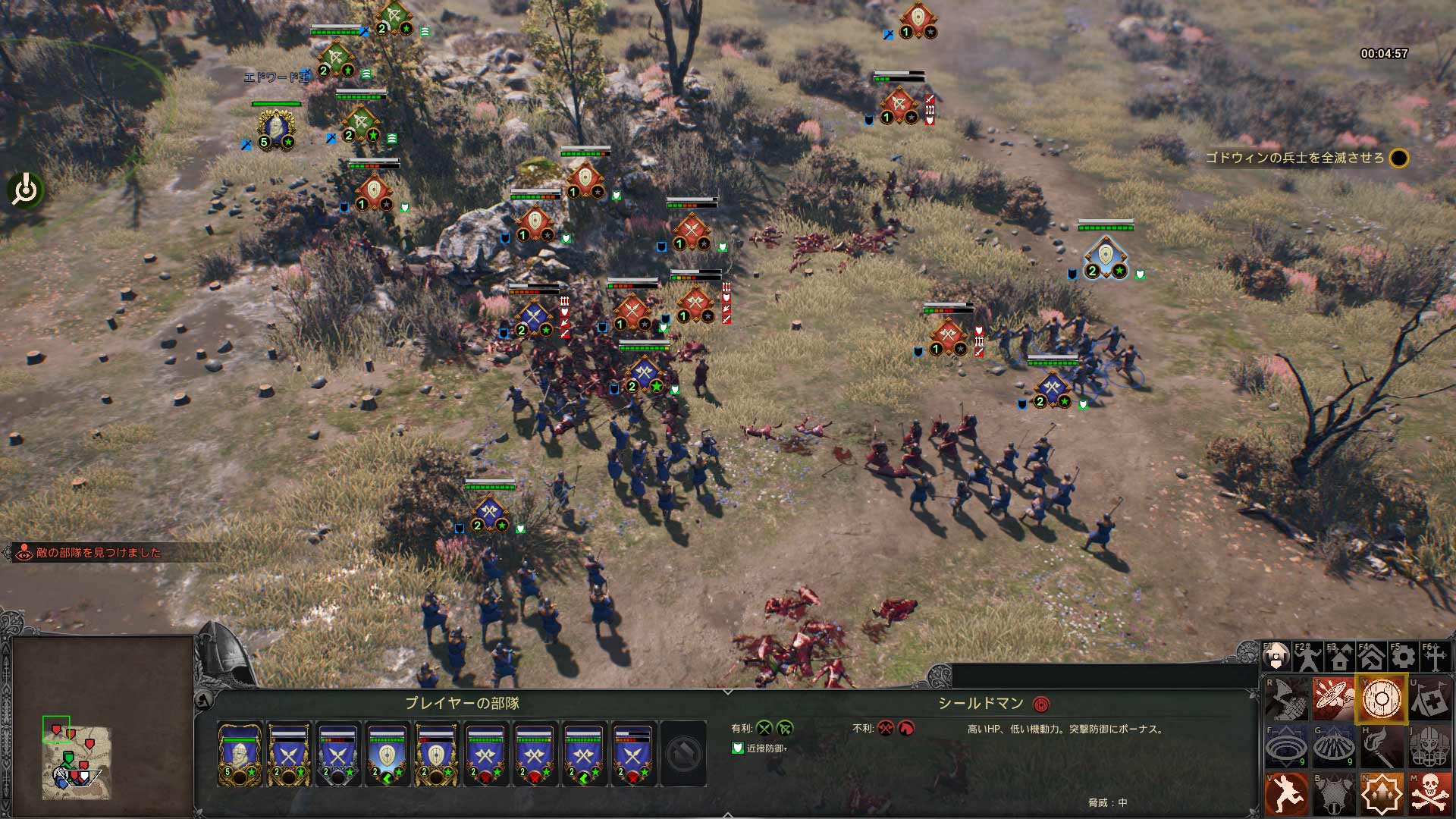The width and height of the screenshot is (1456, 819).
Task: Toggle the highlighted shield ability off
Action: point(1382,699)
